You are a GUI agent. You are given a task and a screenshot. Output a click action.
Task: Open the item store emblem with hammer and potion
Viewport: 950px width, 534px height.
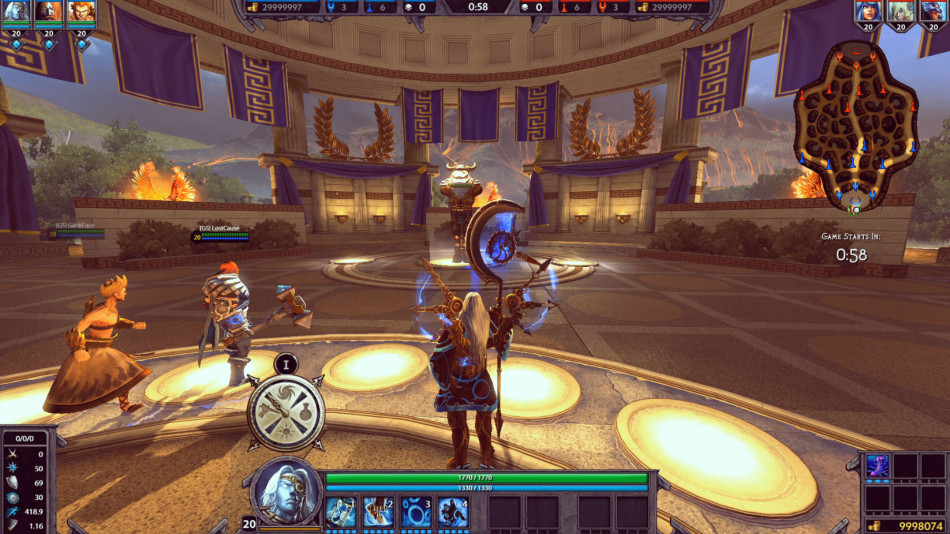pyautogui.click(x=286, y=409)
